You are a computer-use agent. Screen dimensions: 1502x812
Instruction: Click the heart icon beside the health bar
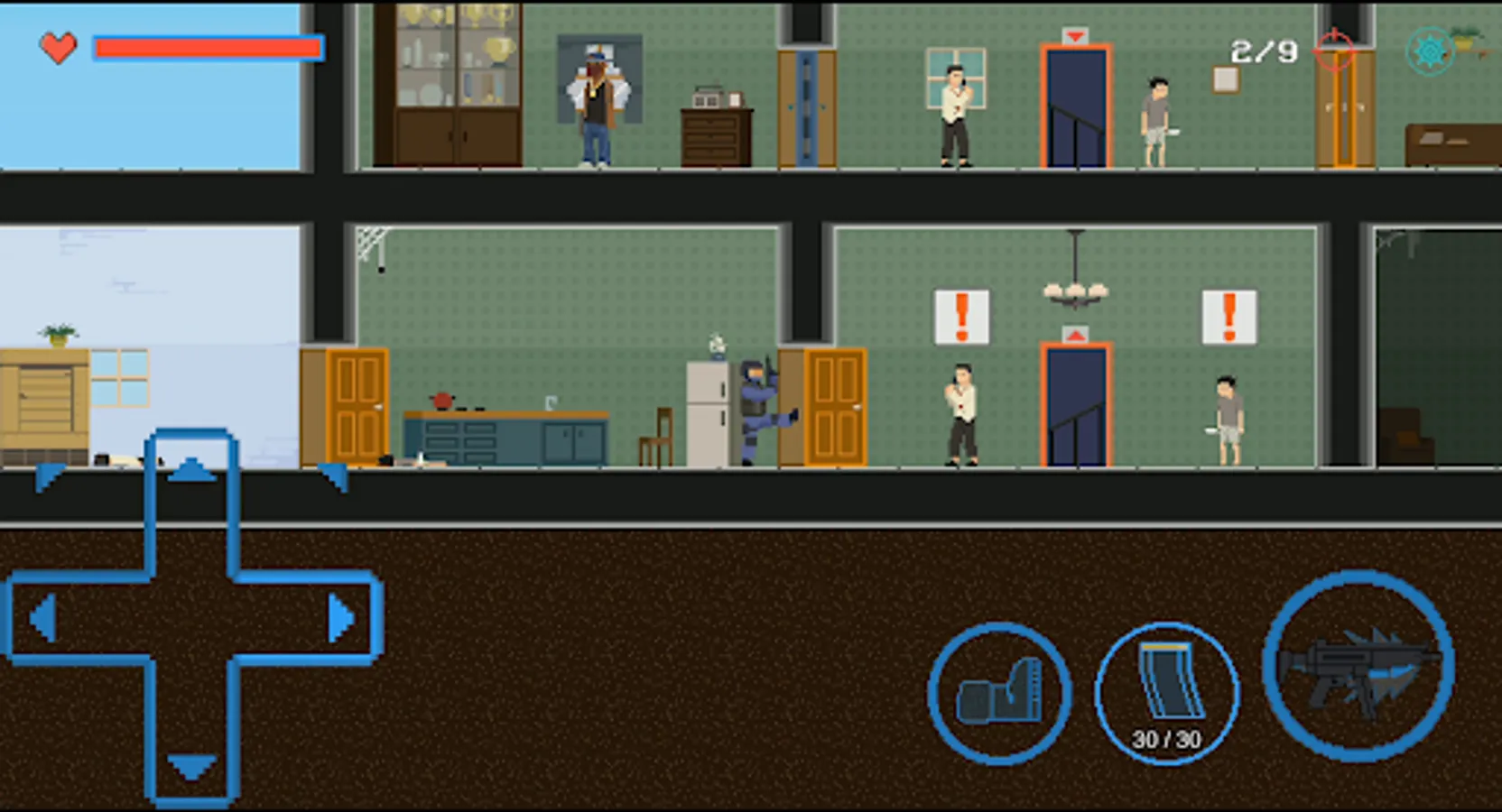click(57, 48)
